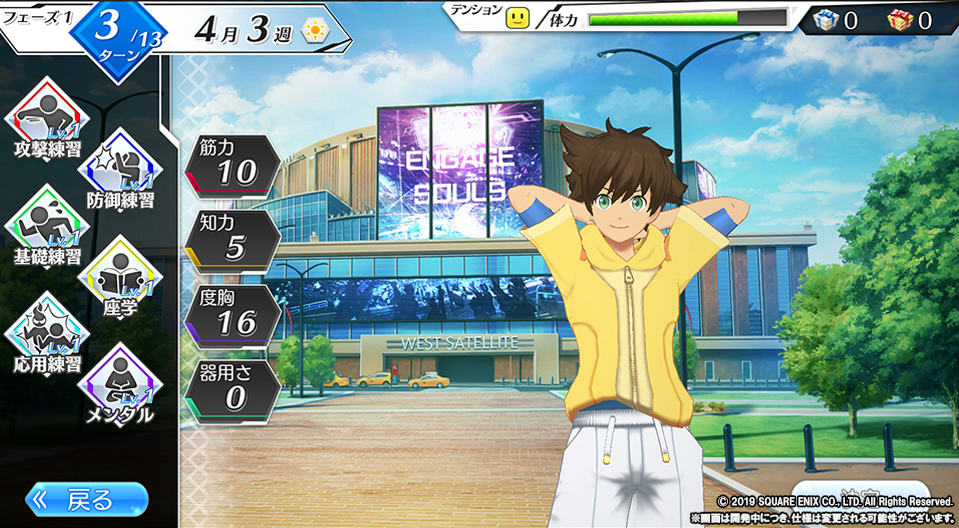
Task: Select the 座学 classroom study option
Action: click(x=120, y=278)
